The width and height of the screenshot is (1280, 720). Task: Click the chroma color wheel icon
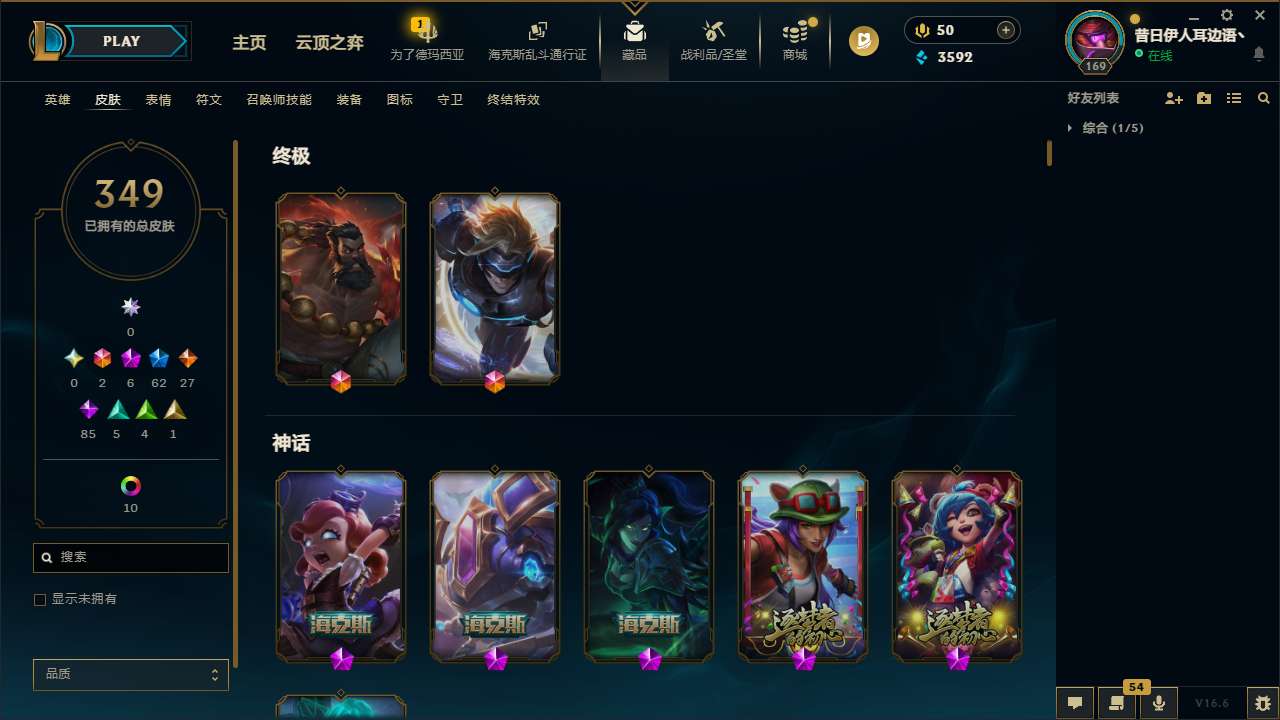(x=130, y=484)
